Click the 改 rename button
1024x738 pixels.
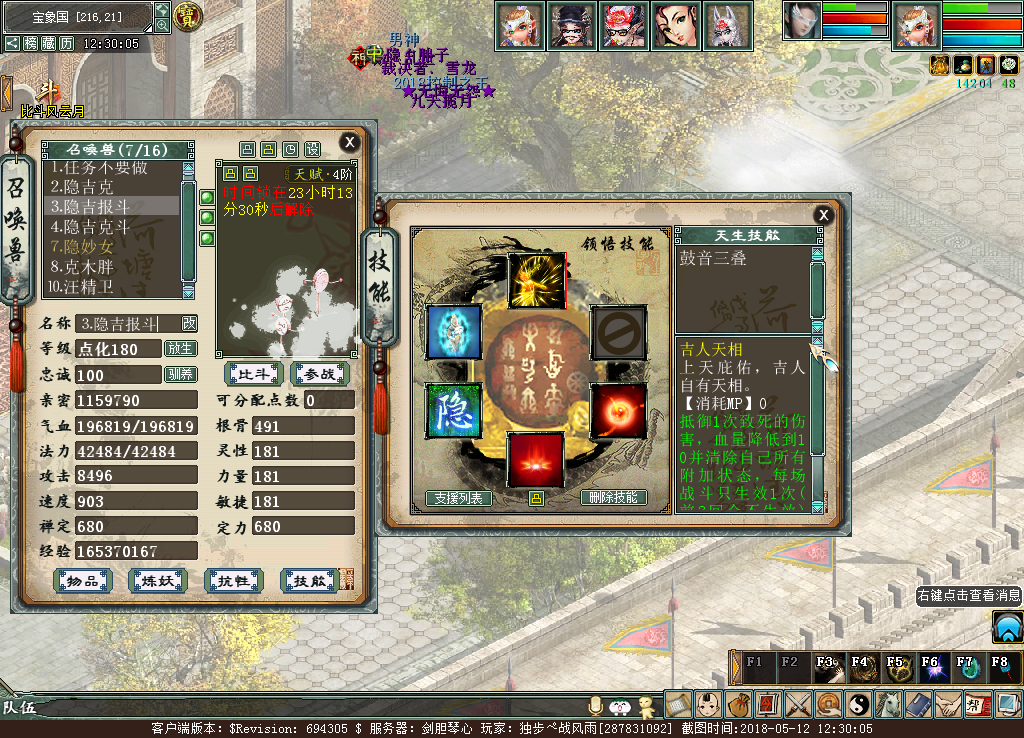189,323
